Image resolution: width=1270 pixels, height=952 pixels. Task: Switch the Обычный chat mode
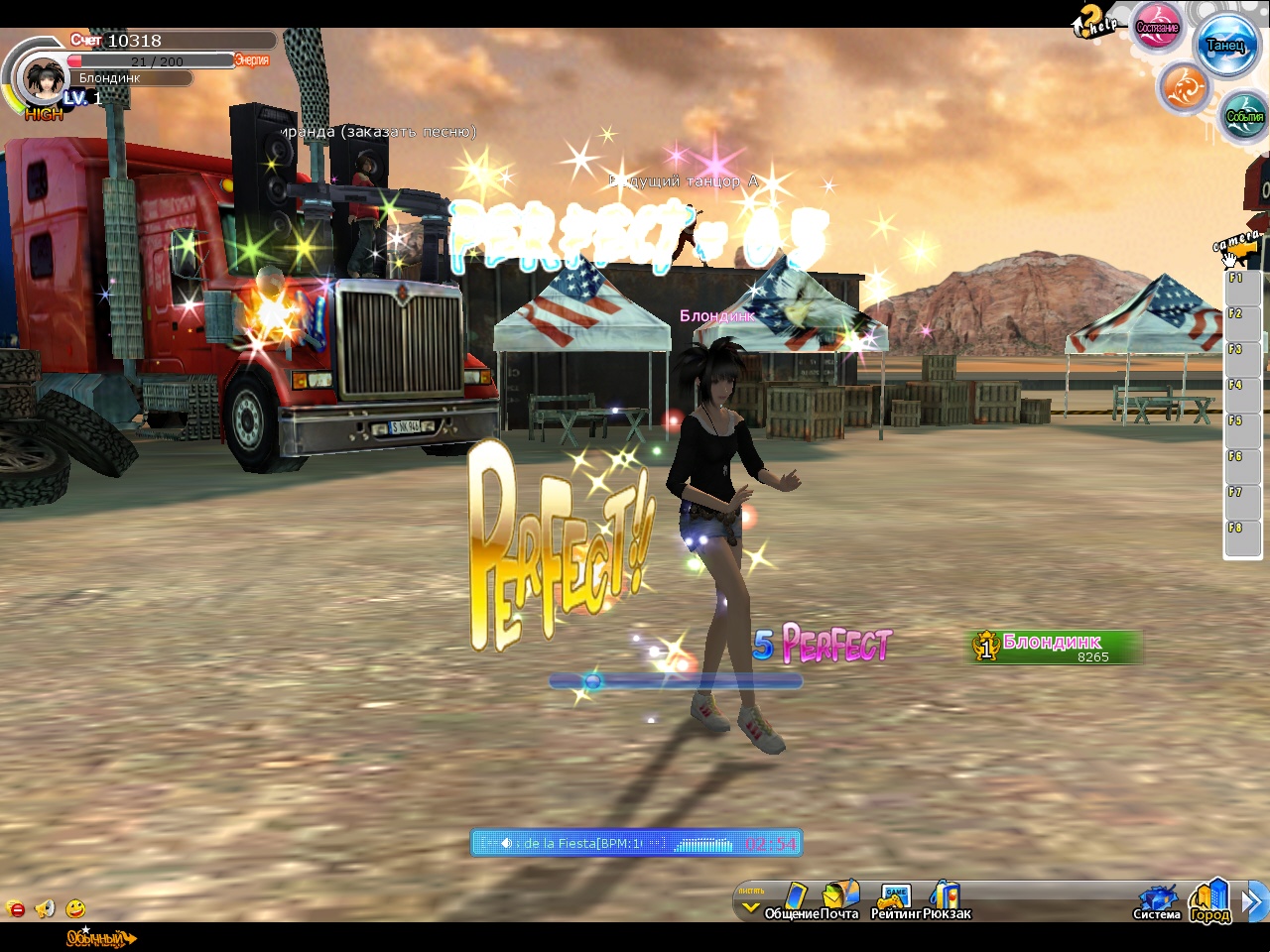tap(99, 938)
